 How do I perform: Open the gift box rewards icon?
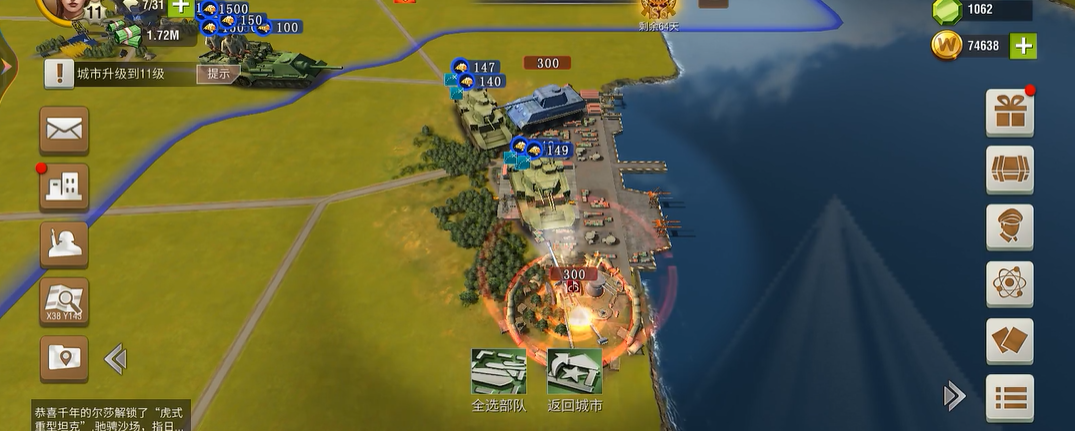[x=1009, y=112]
